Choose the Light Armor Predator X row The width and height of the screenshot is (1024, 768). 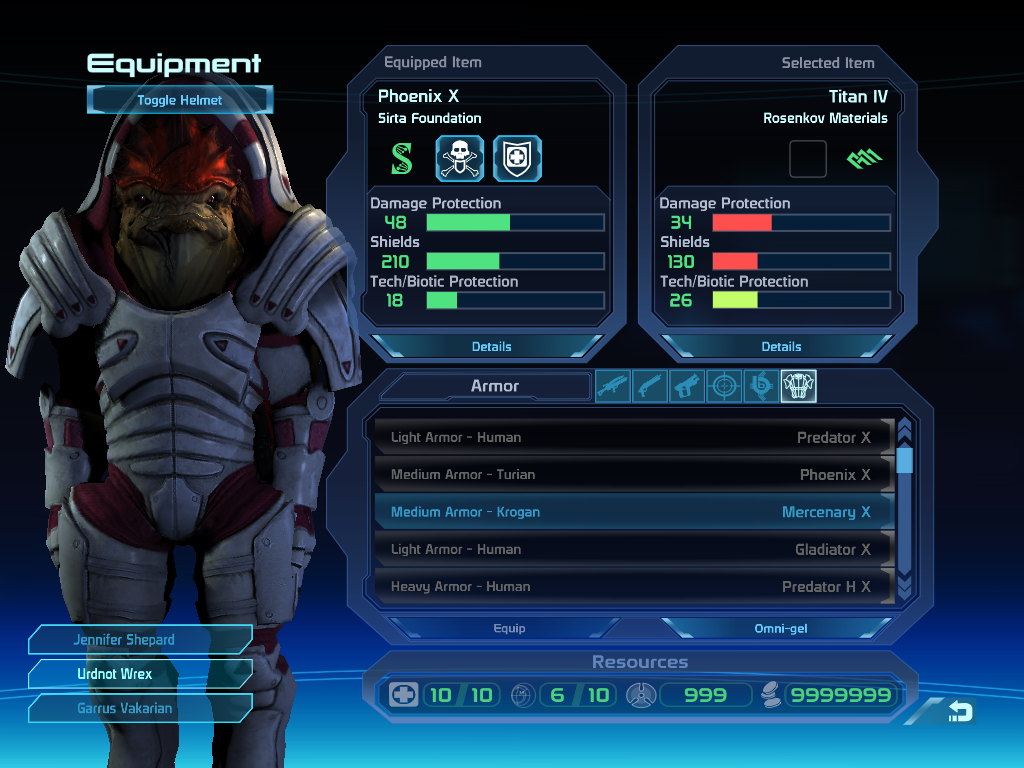click(632, 437)
